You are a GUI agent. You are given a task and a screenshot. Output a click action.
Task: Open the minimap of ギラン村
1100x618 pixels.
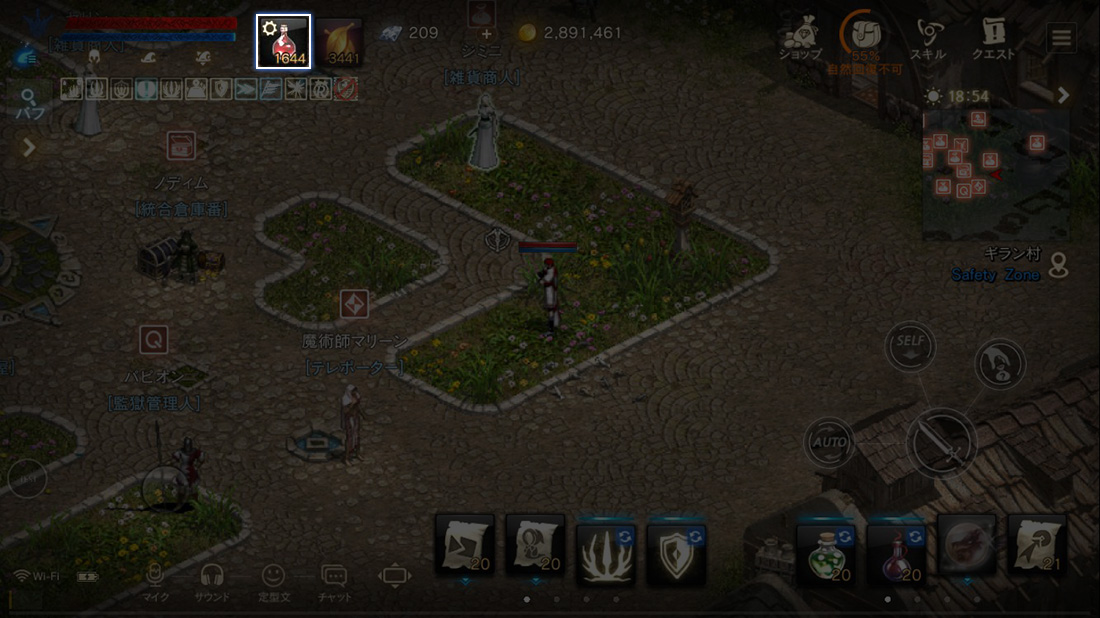[x=994, y=173]
